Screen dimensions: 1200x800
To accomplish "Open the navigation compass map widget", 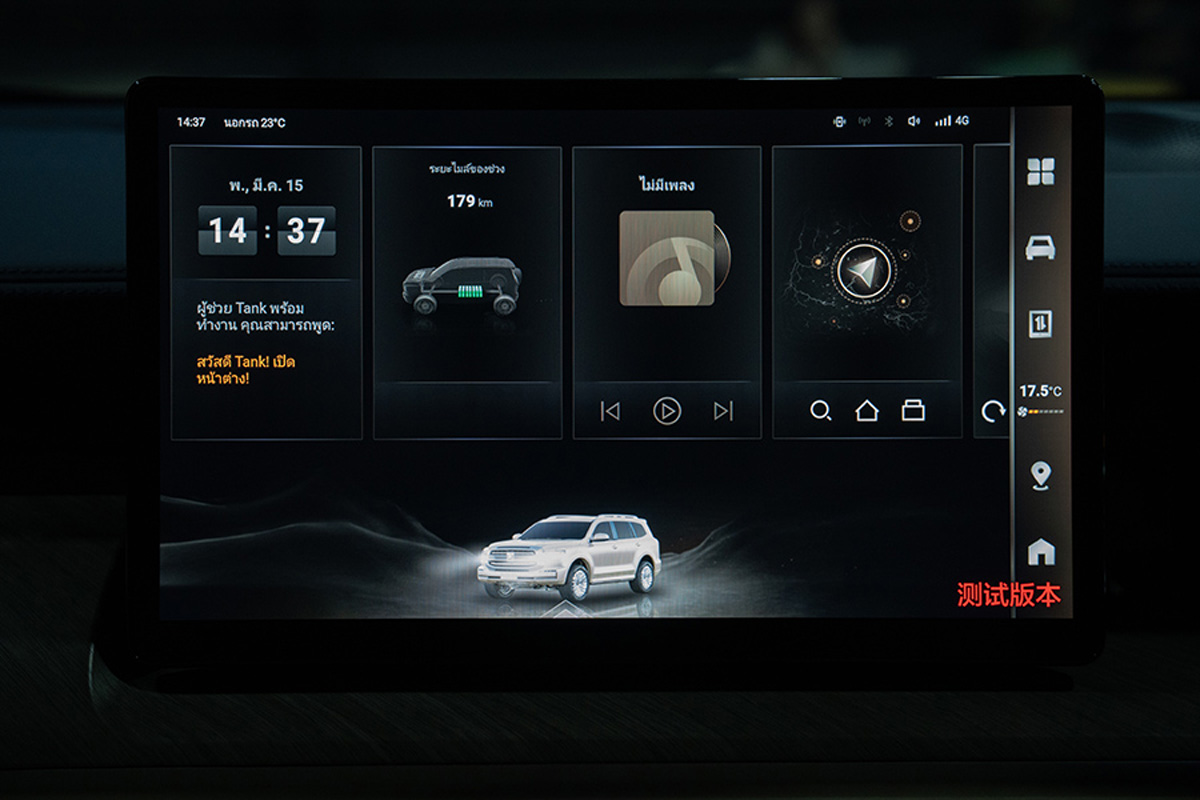I will (864, 270).
